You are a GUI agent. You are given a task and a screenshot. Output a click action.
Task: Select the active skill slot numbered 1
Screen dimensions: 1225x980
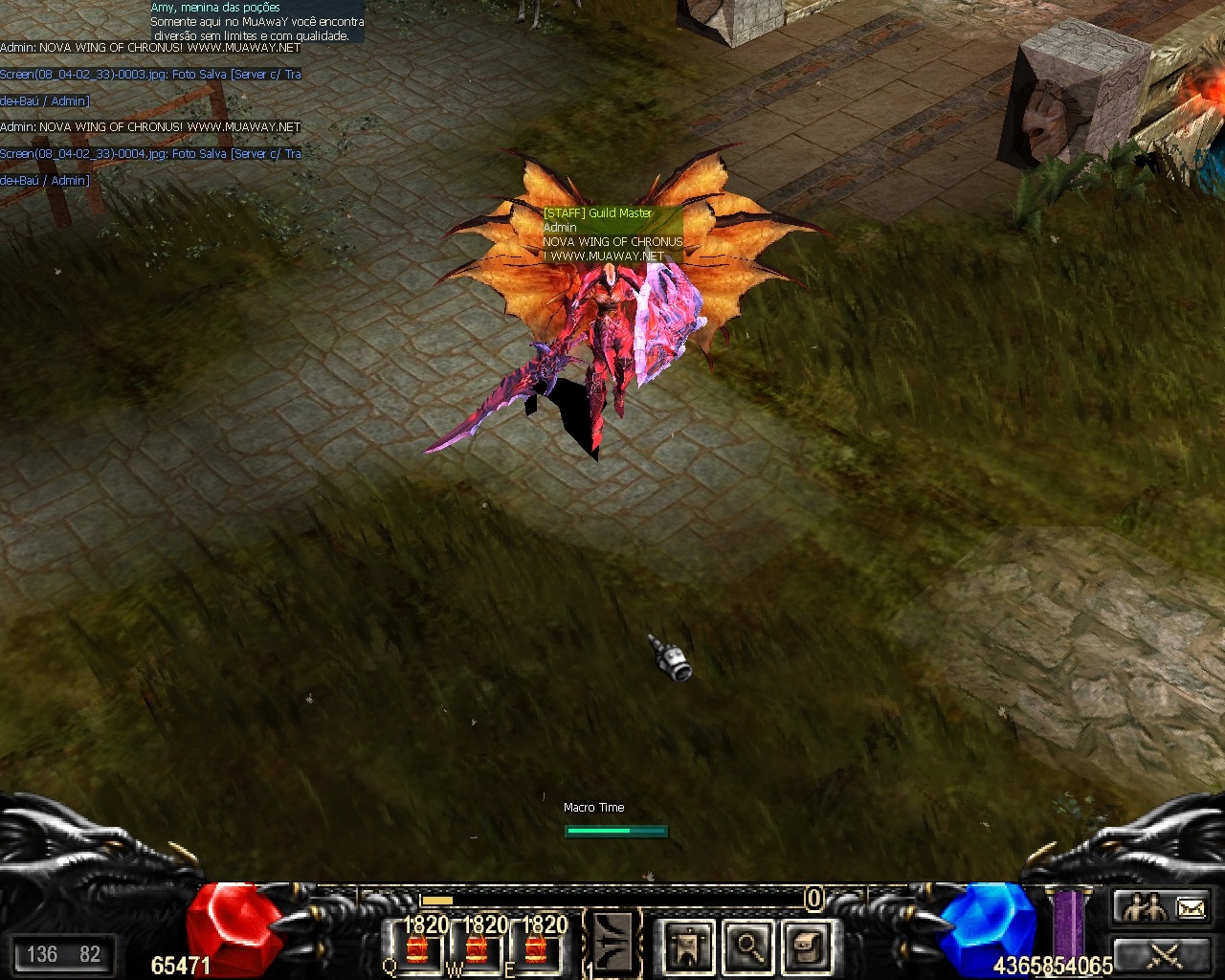pos(612,944)
